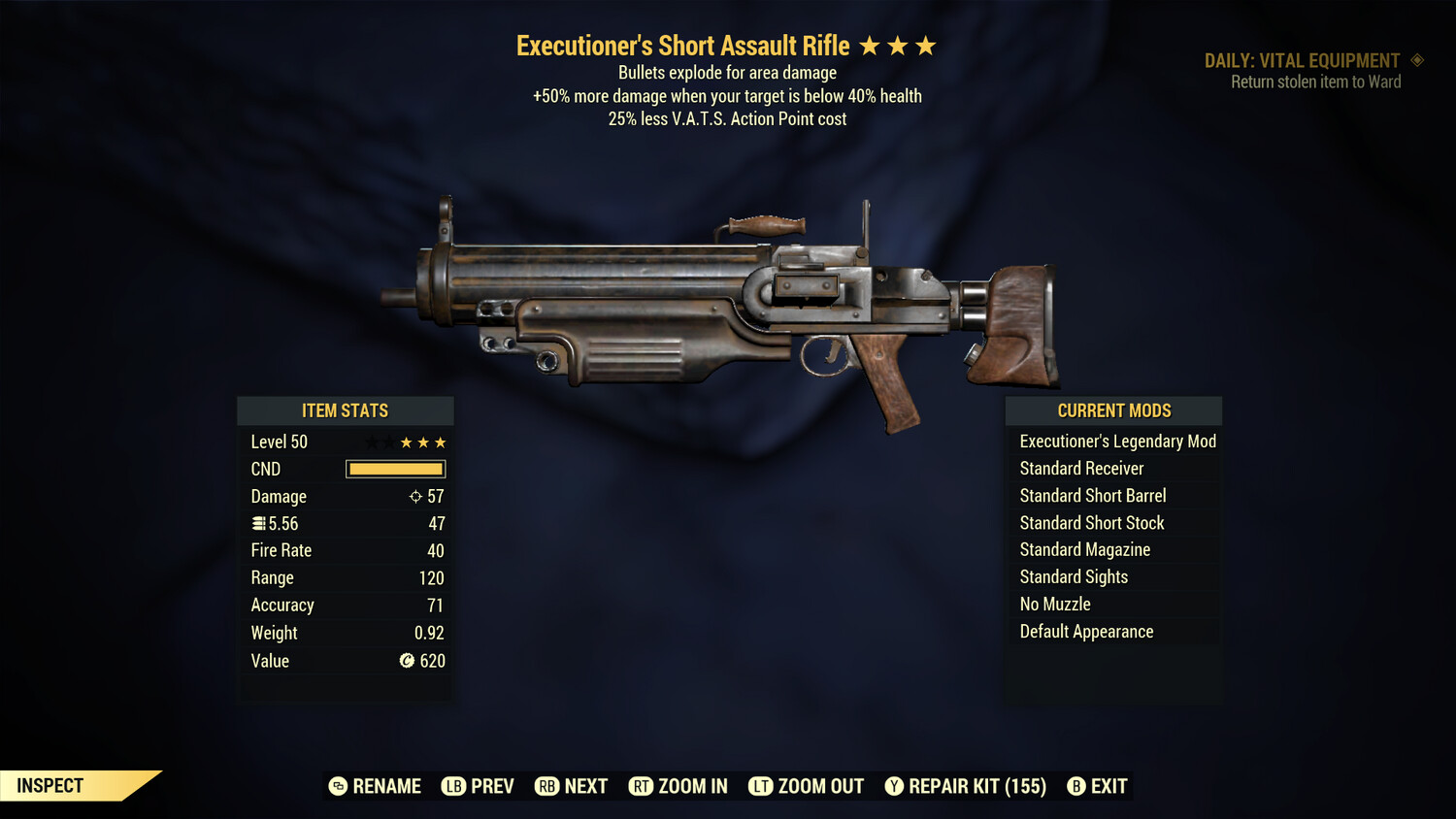Click the caps currency icon beside Value
The image size is (1456, 819).
pyautogui.click(x=407, y=661)
